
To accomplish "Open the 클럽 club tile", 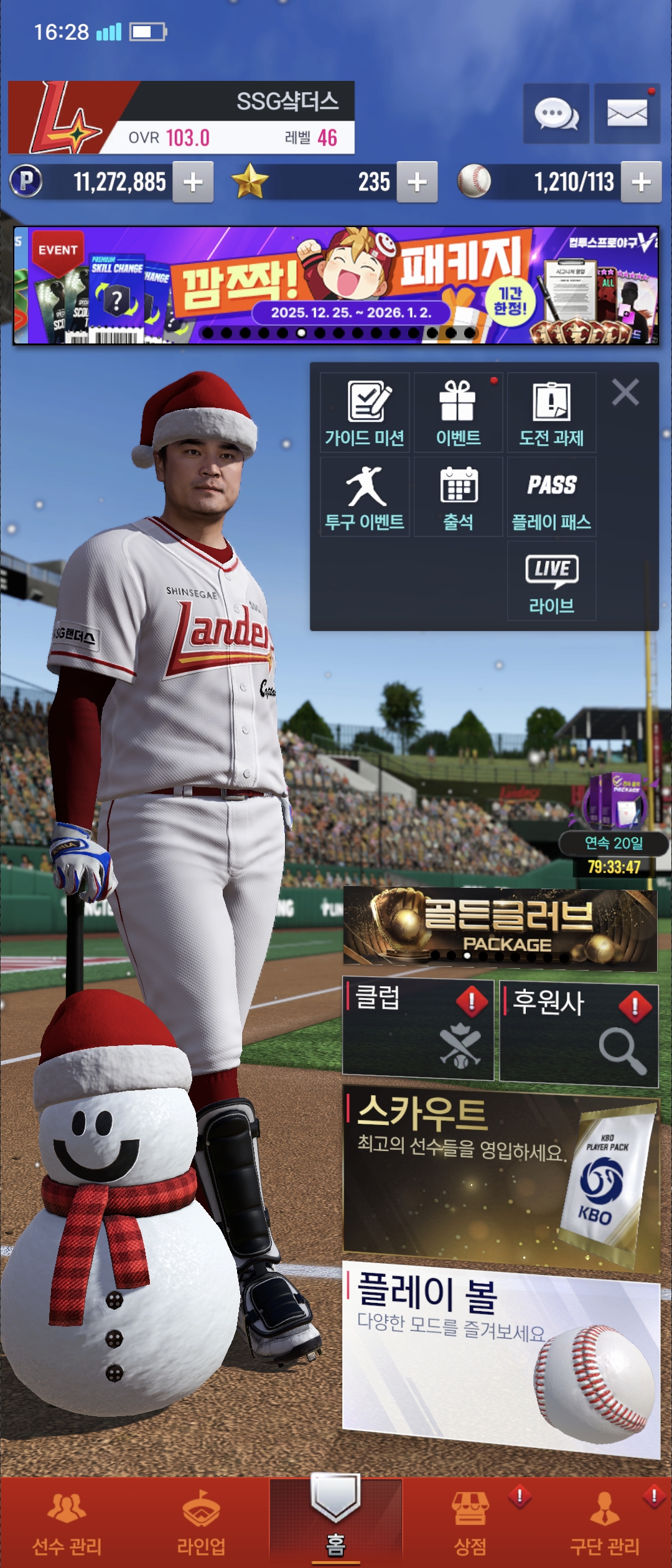I will tap(418, 1030).
